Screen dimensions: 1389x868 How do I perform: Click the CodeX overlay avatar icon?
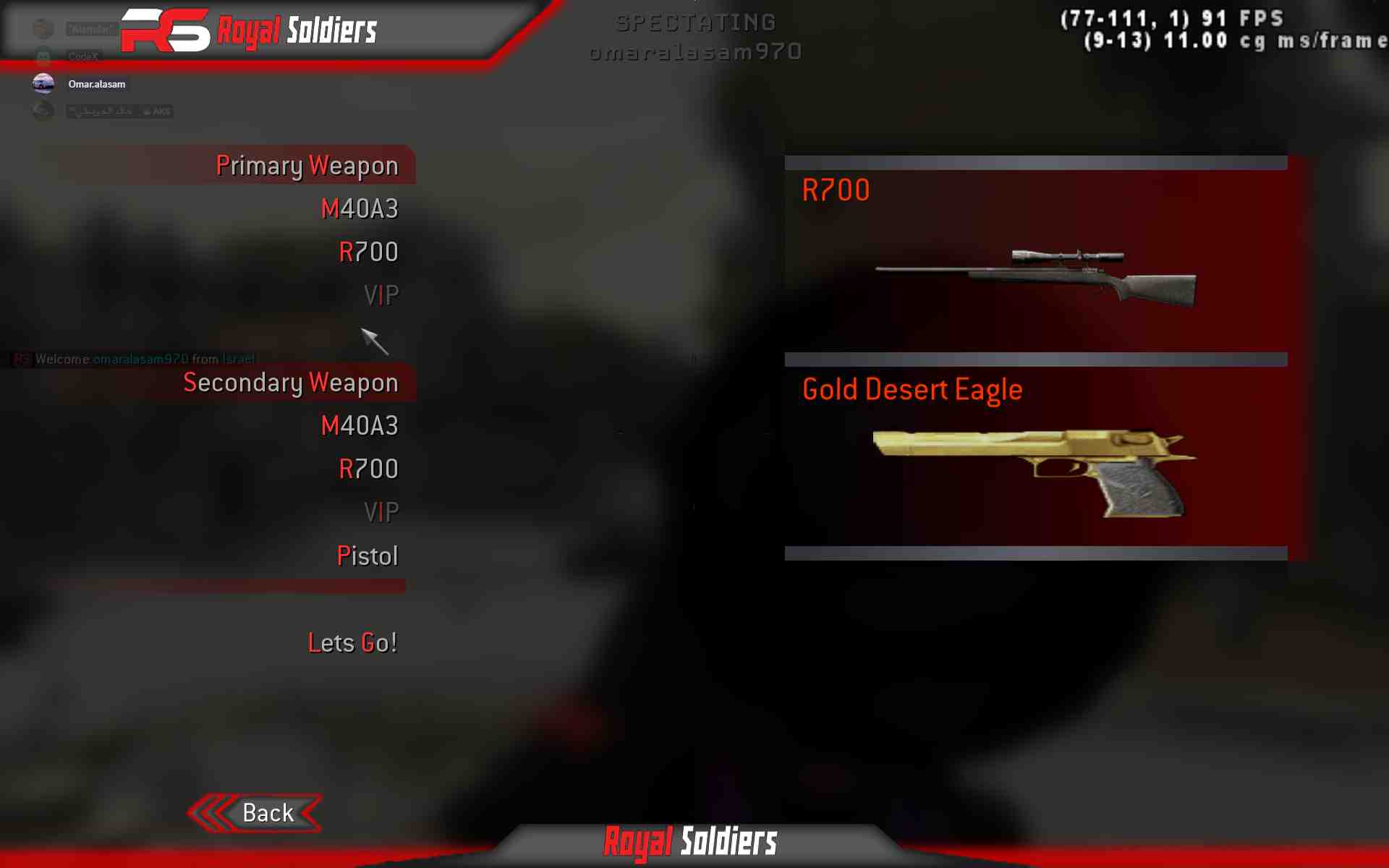tap(43, 56)
